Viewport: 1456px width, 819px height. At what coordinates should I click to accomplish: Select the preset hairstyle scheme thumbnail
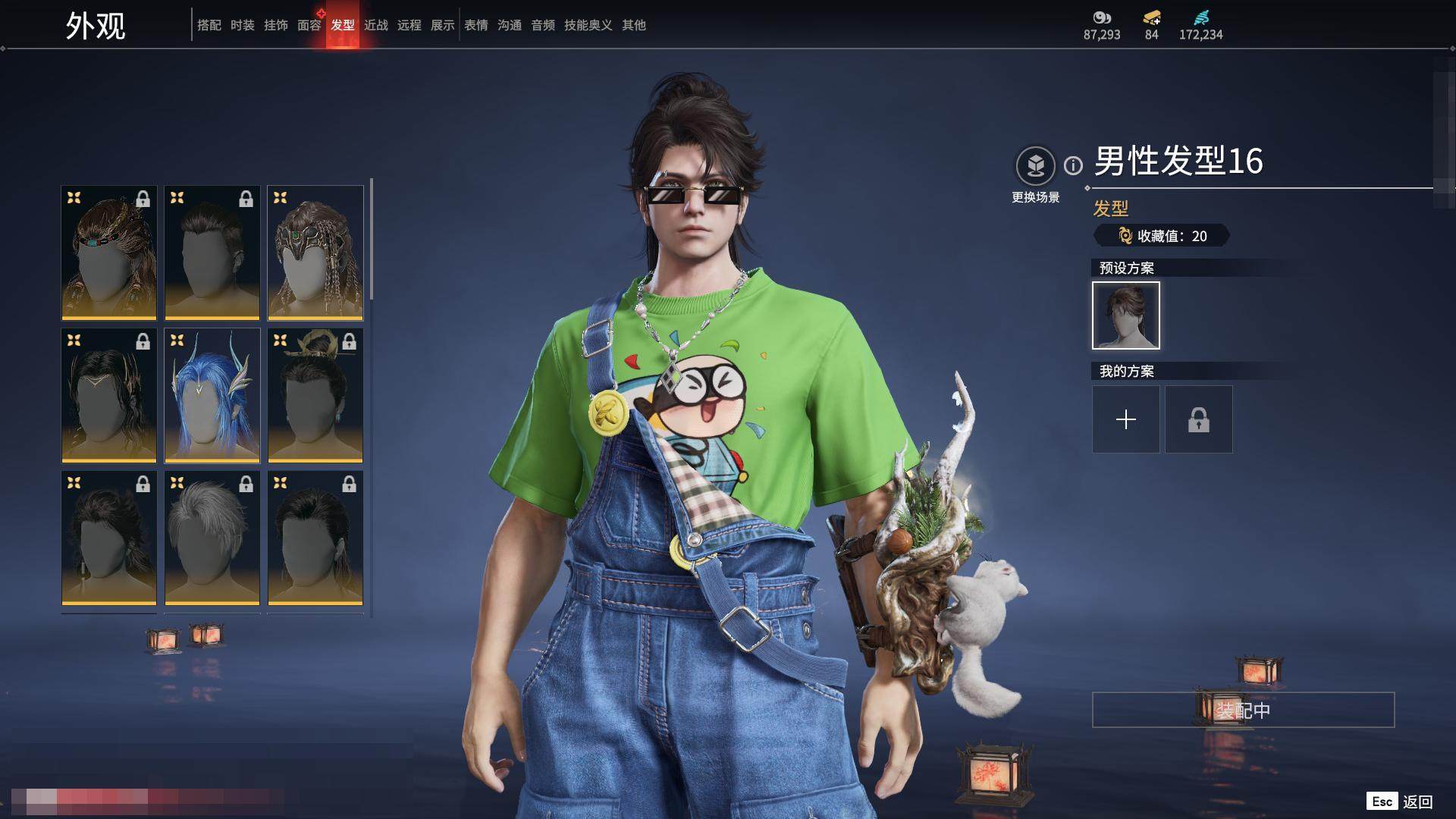pyautogui.click(x=1125, y=315)
